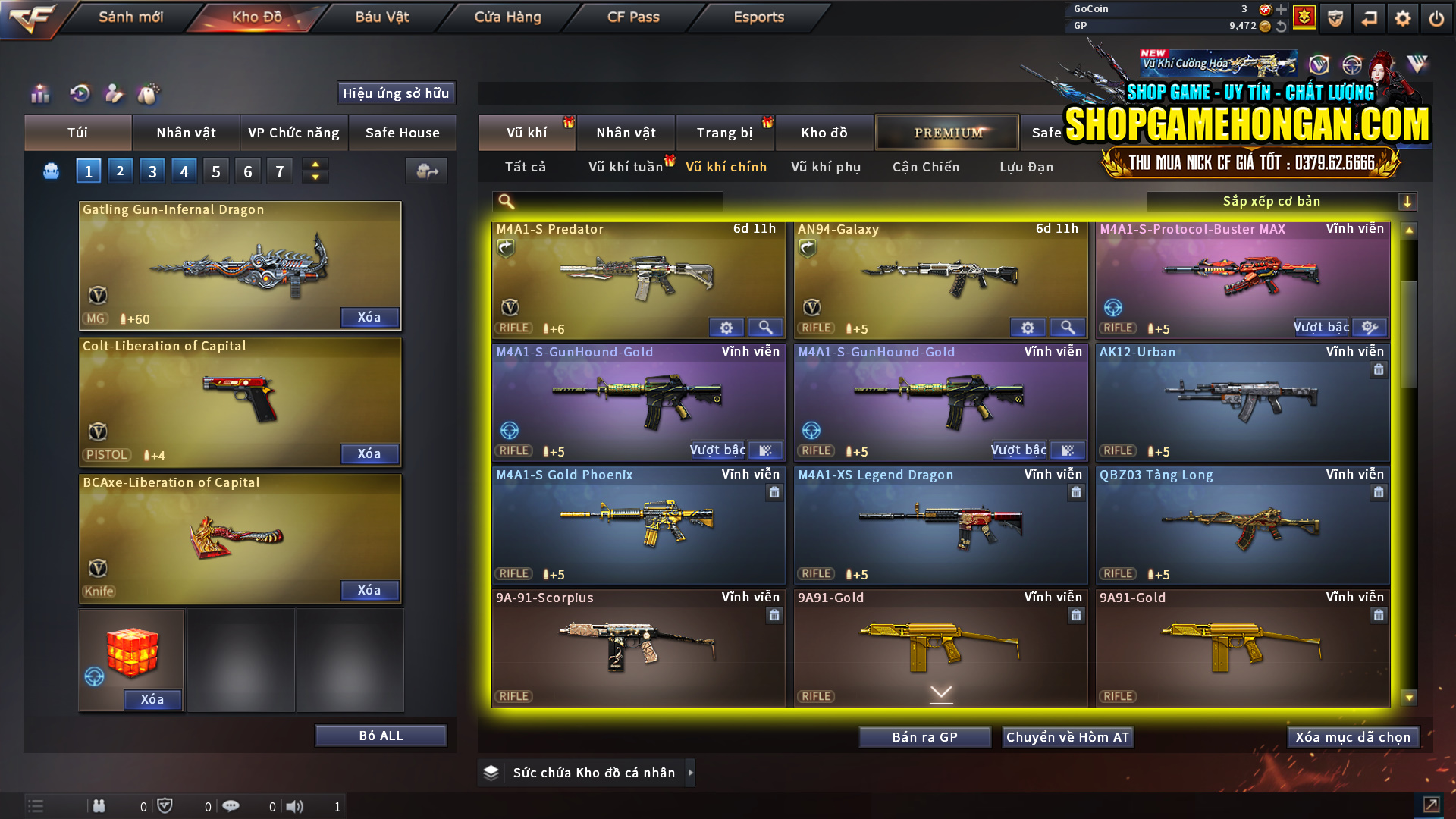Inspect M4A1-S Predator using its magnifier icon
The image size is (1456, 819).
click(765, 328)
